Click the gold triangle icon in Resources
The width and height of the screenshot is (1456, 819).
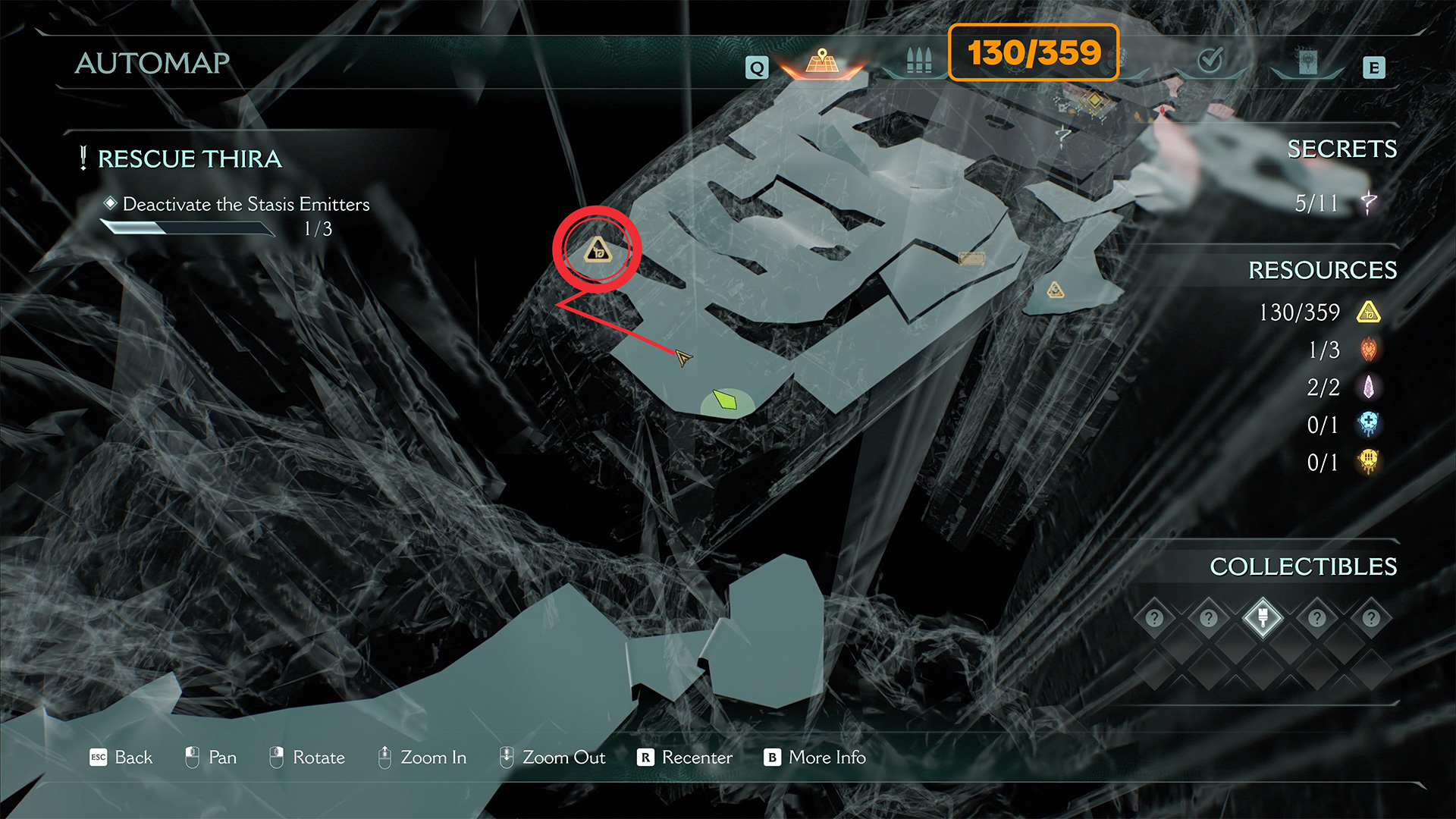click(x=1368, y=312)
